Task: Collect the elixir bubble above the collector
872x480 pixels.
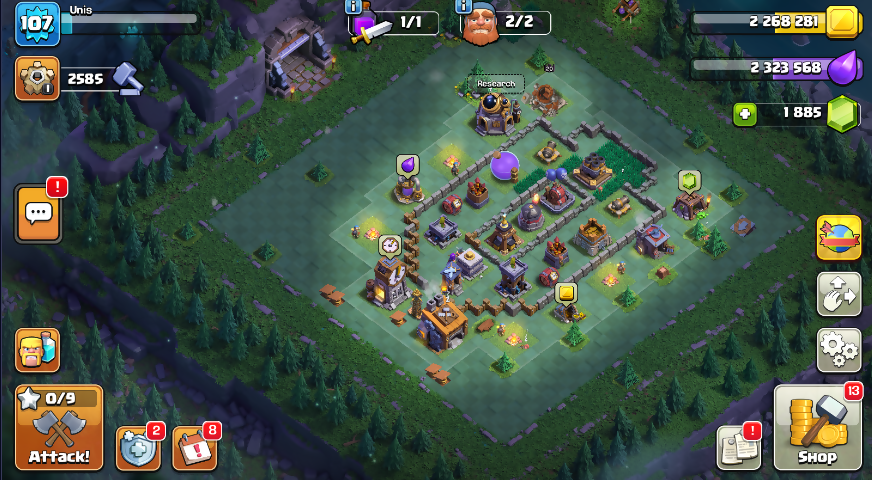Action: (x=407, y=165)
